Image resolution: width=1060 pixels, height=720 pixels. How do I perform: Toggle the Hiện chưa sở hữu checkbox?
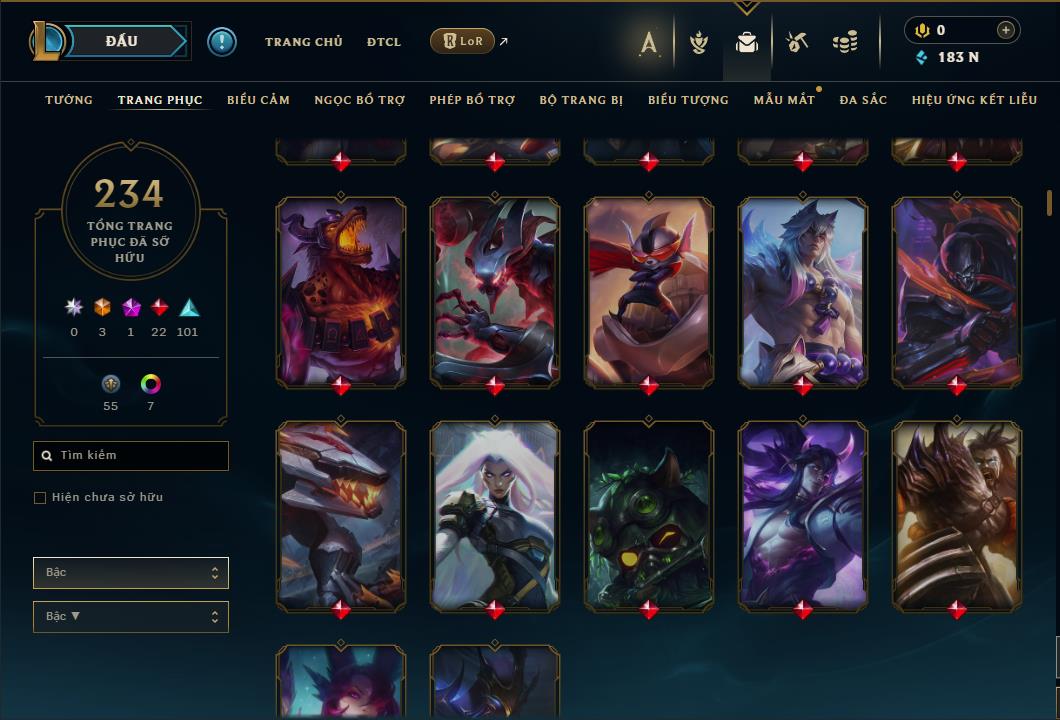40,498
